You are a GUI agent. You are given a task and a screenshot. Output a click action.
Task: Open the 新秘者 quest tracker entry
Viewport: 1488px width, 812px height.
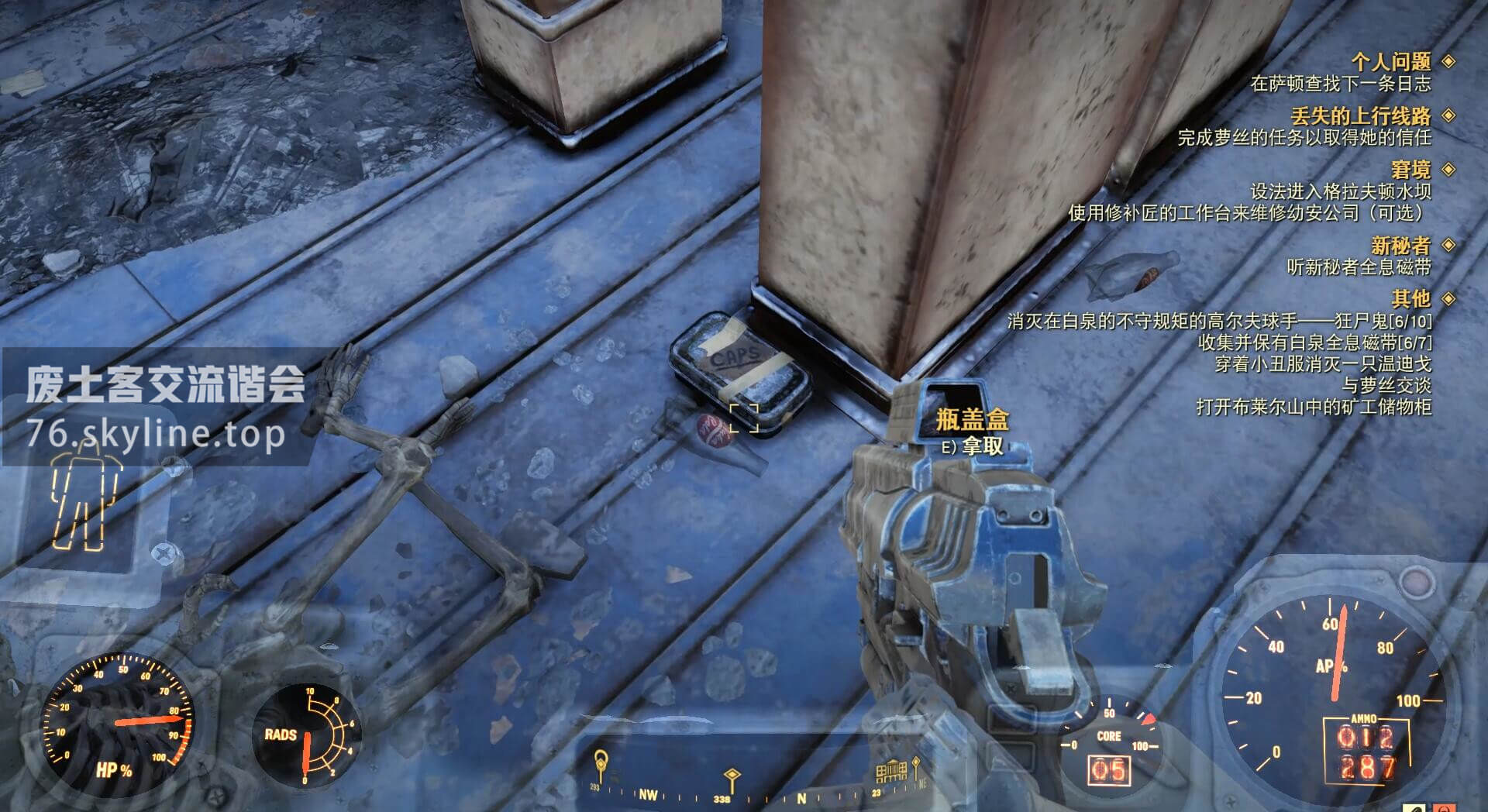coord(1400,245)
